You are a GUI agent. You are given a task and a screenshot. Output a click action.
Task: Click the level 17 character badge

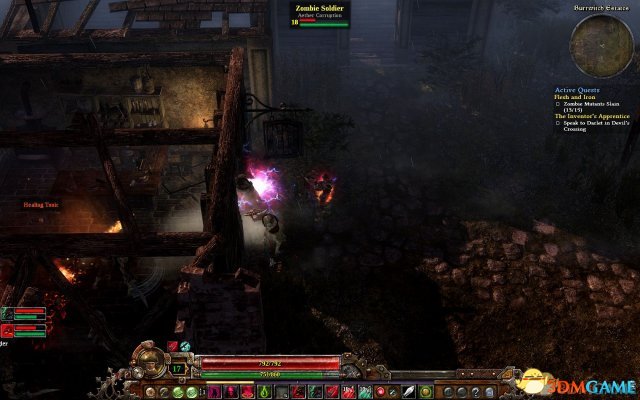(176, 369)
